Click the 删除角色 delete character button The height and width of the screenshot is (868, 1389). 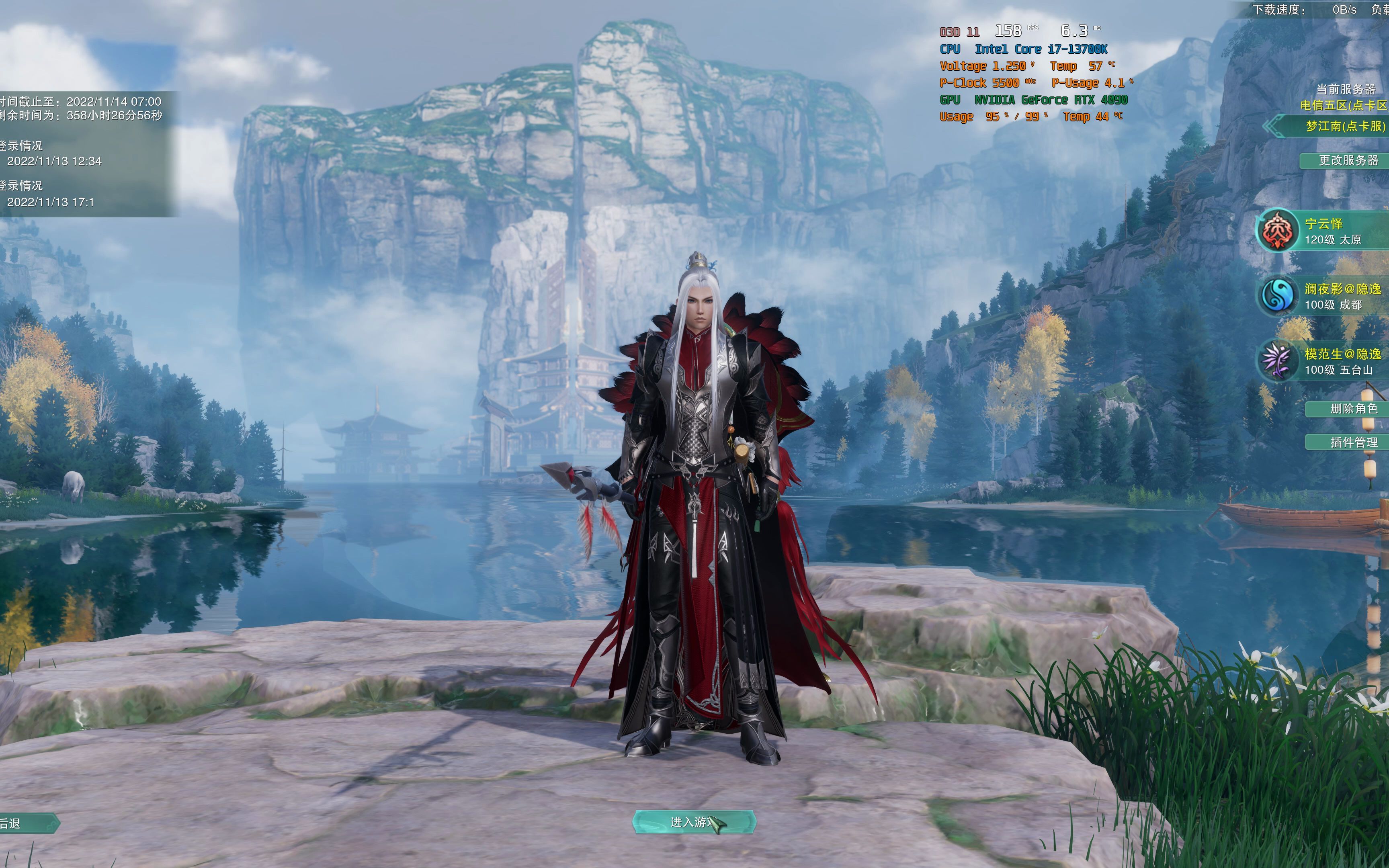point(1350,409)
